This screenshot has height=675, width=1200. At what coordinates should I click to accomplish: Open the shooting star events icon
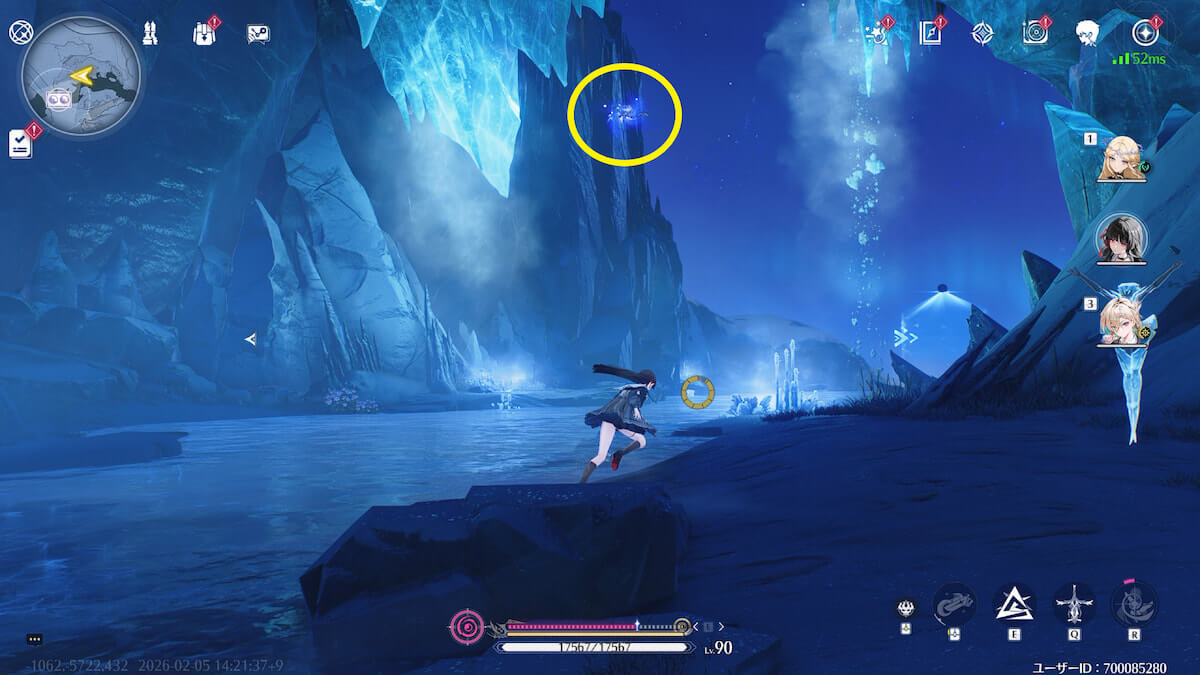click(x=878, y=33)
